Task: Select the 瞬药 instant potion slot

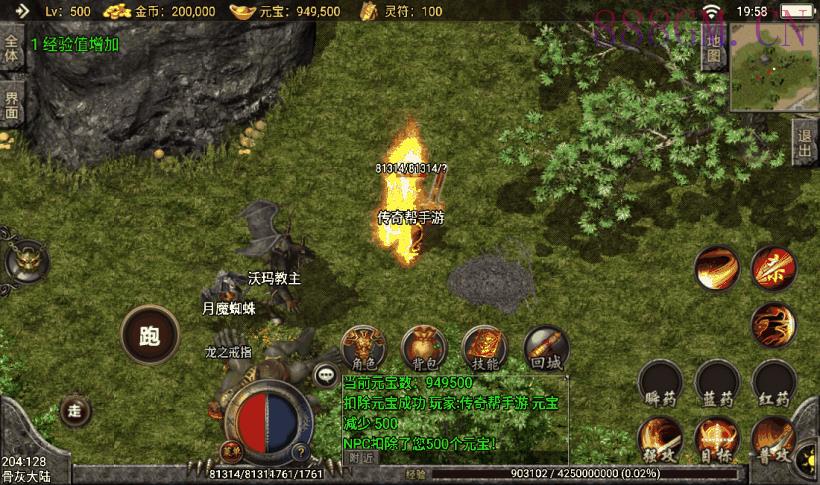Action: (660, 385)
